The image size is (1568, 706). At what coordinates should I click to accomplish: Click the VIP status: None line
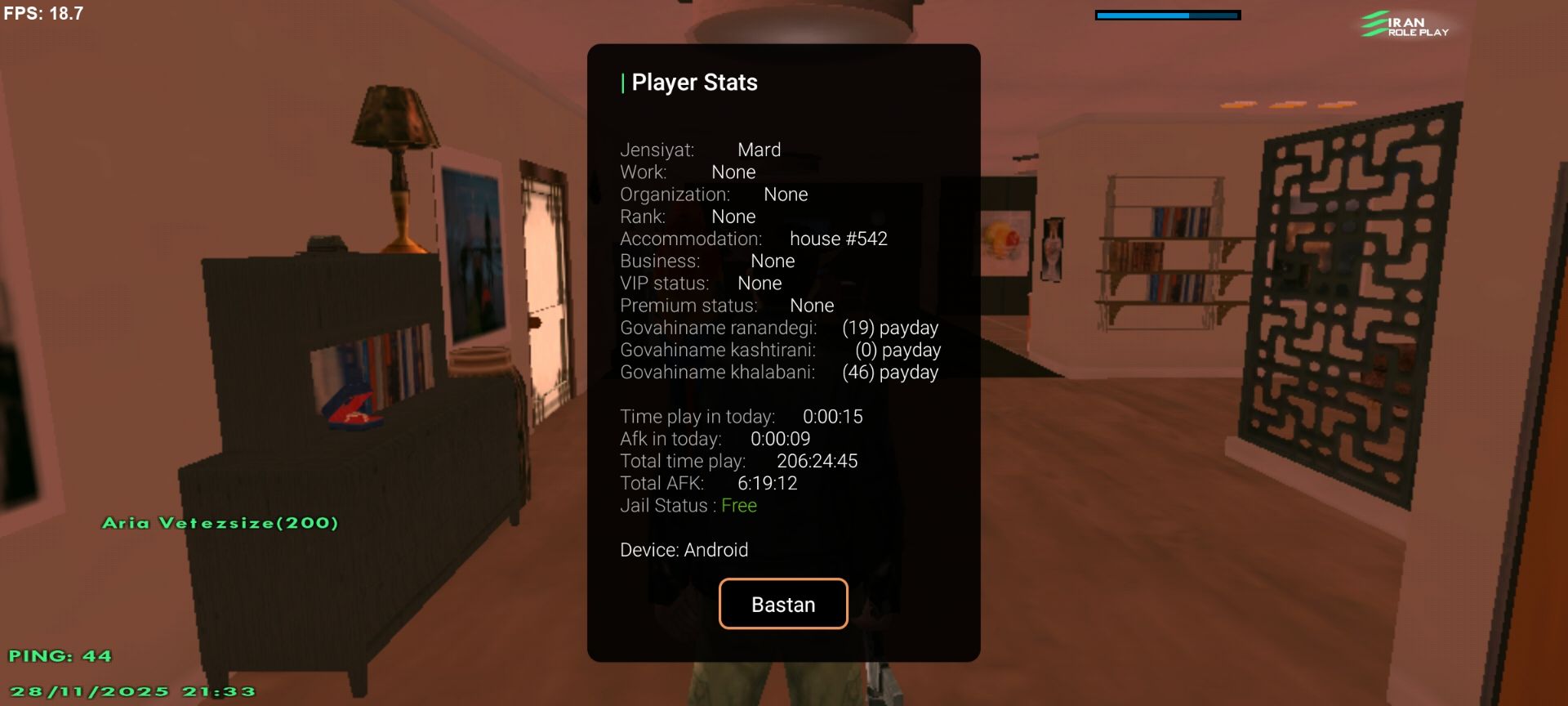point(701,284)
